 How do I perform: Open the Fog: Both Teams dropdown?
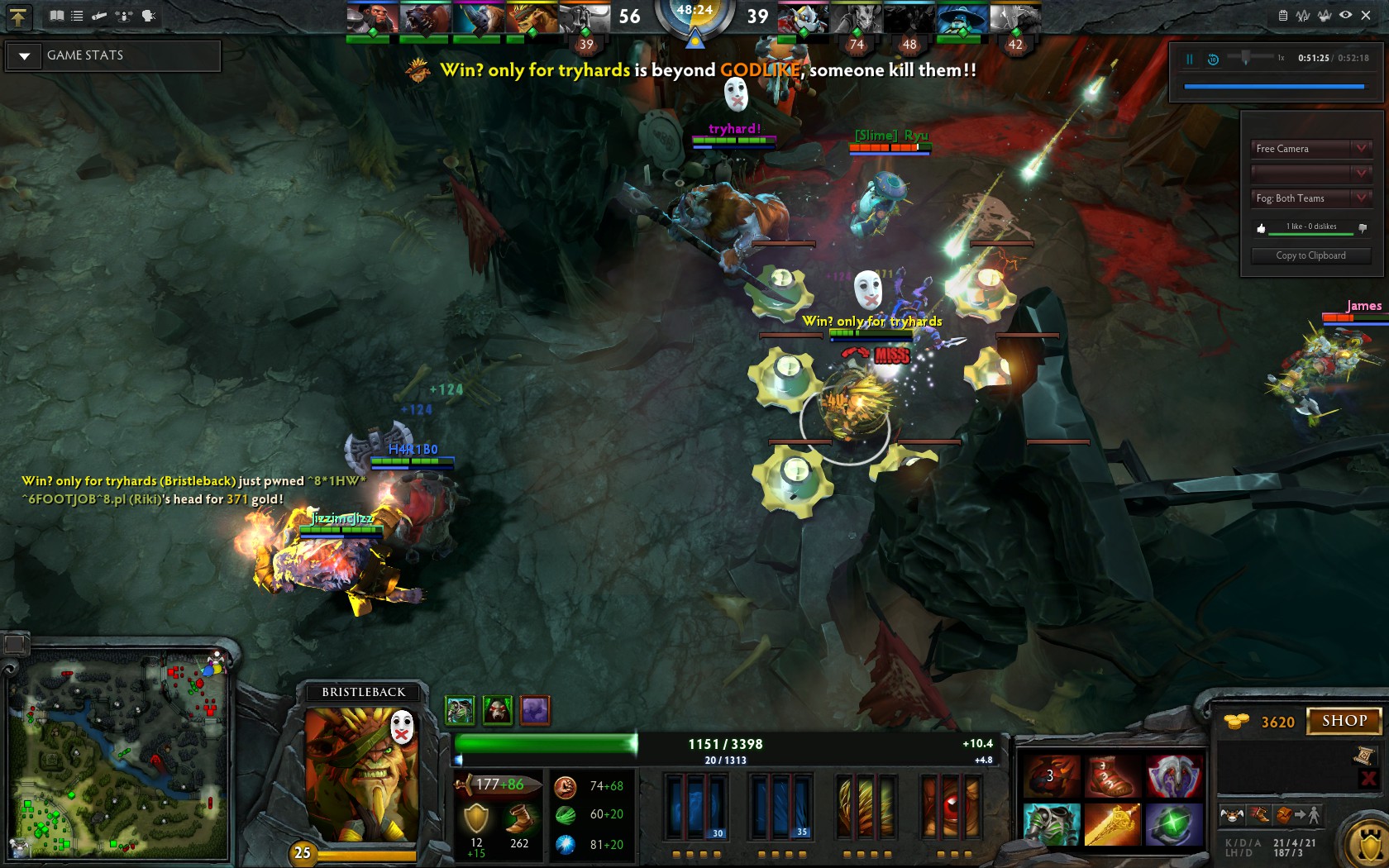[x=1310, y=198]
